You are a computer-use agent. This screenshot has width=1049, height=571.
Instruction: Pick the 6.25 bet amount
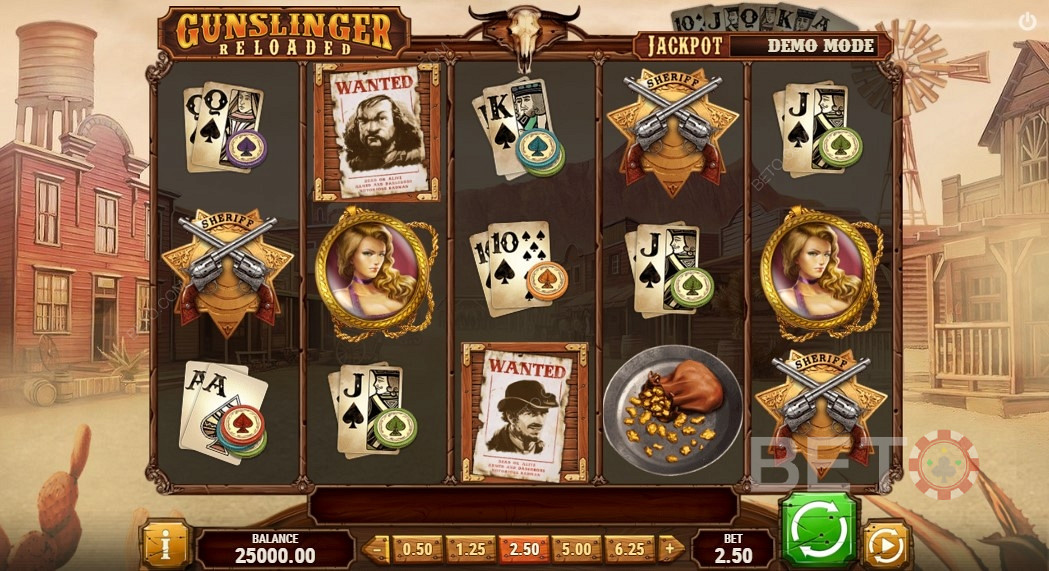tap(630, 549)
